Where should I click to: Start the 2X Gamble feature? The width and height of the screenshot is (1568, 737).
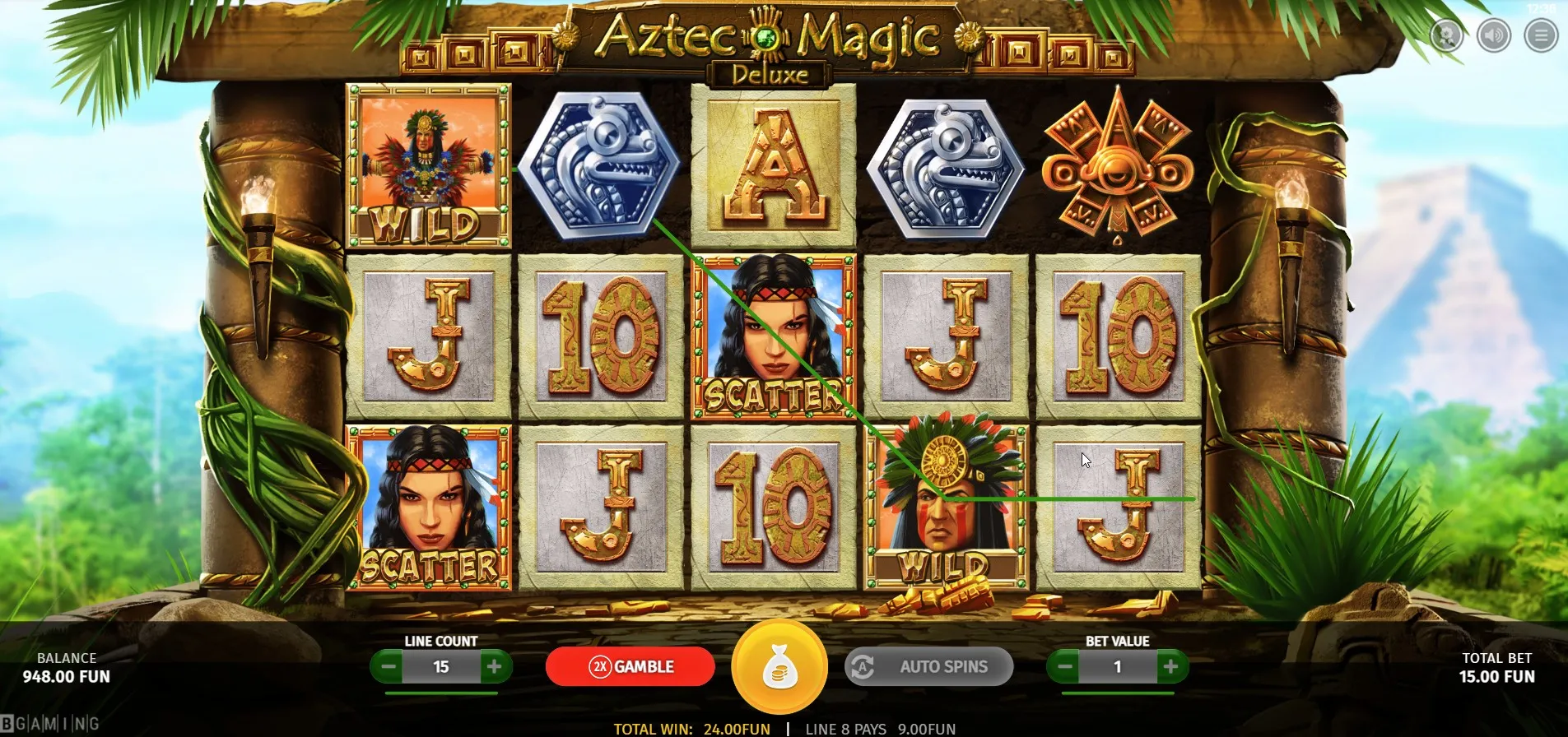(x=630, y=666)
